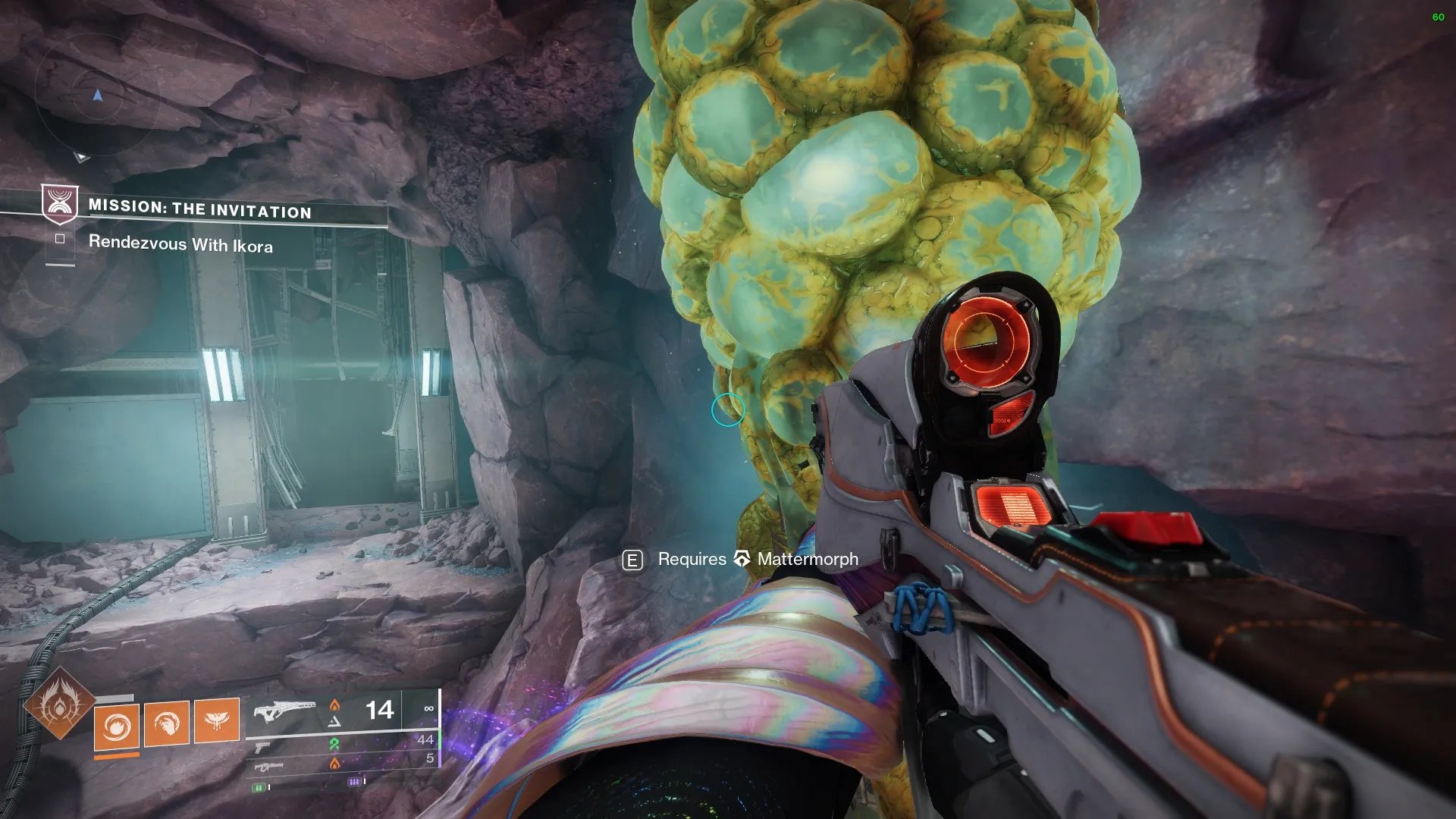Choose the heavy weapon in the bottom row
Screen dimensions: 1456x819
(269, 767)
